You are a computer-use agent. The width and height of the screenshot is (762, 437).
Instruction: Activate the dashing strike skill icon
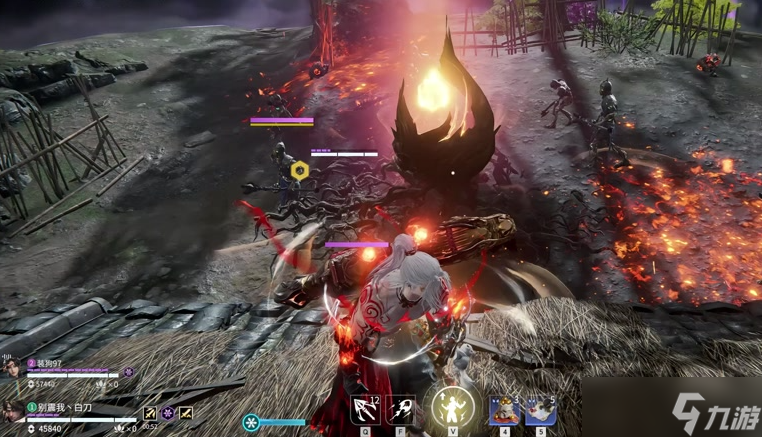tap(403, 409)
